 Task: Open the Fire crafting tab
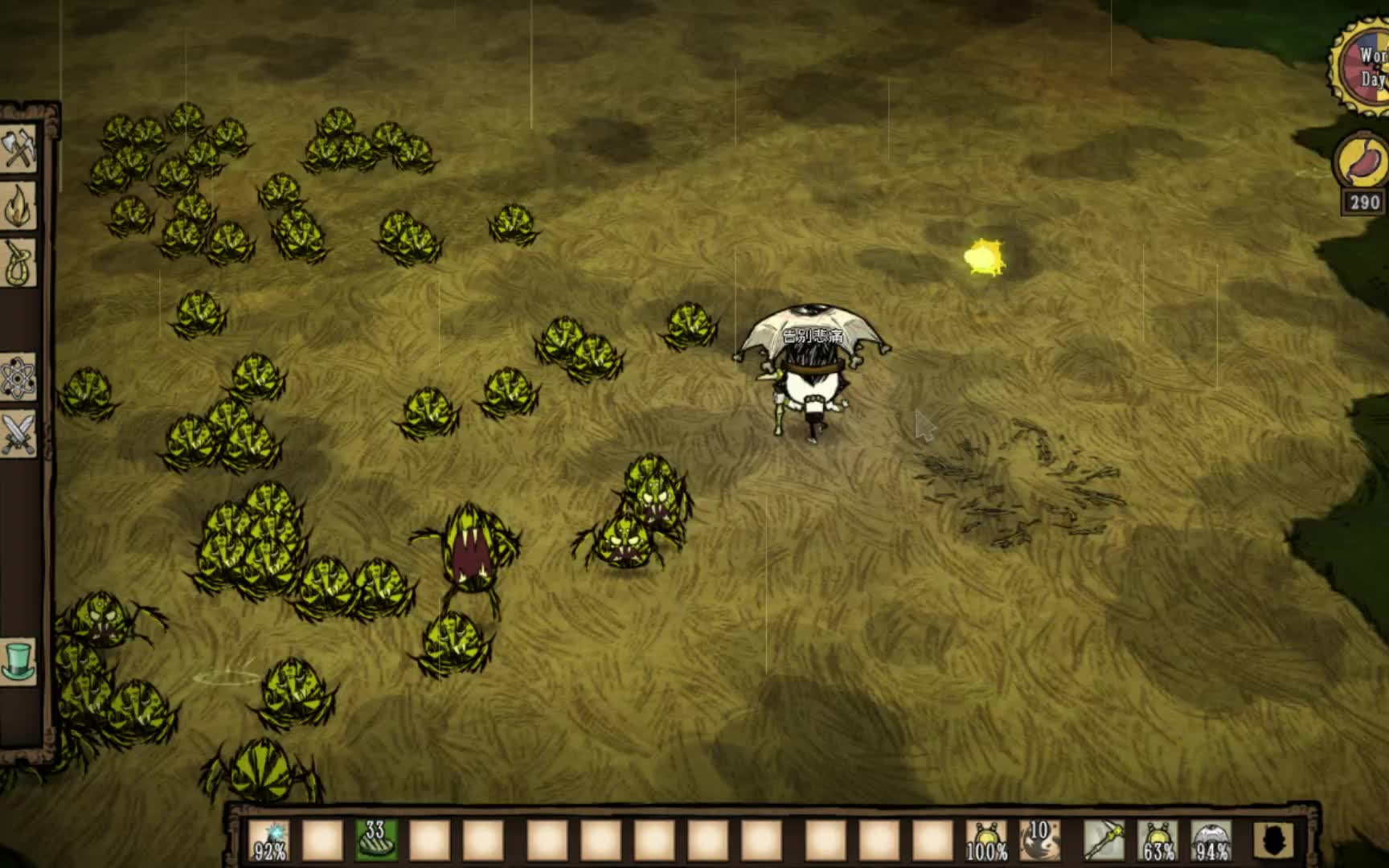point(19,207)
